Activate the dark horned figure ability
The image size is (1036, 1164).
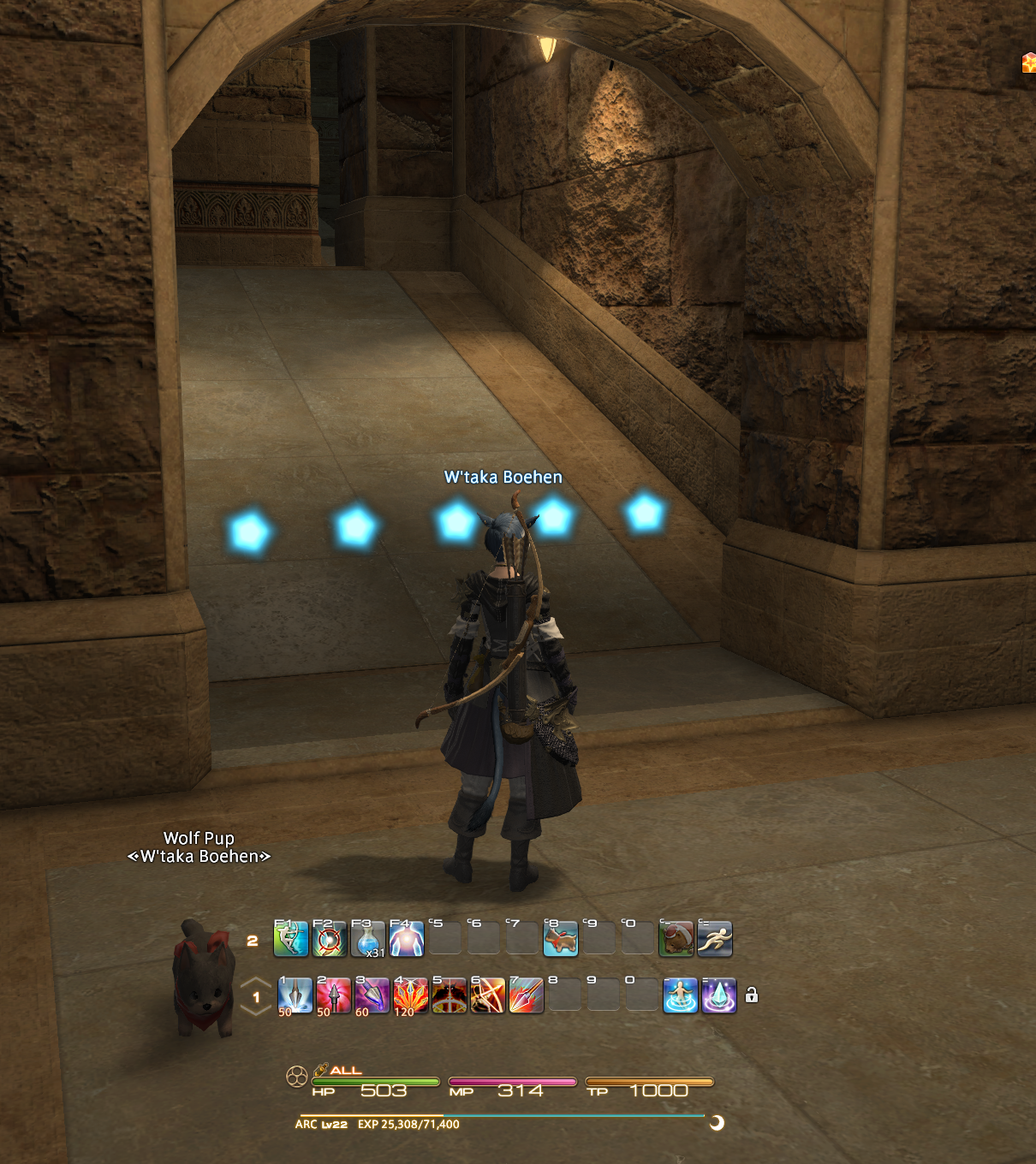[450, 996]
